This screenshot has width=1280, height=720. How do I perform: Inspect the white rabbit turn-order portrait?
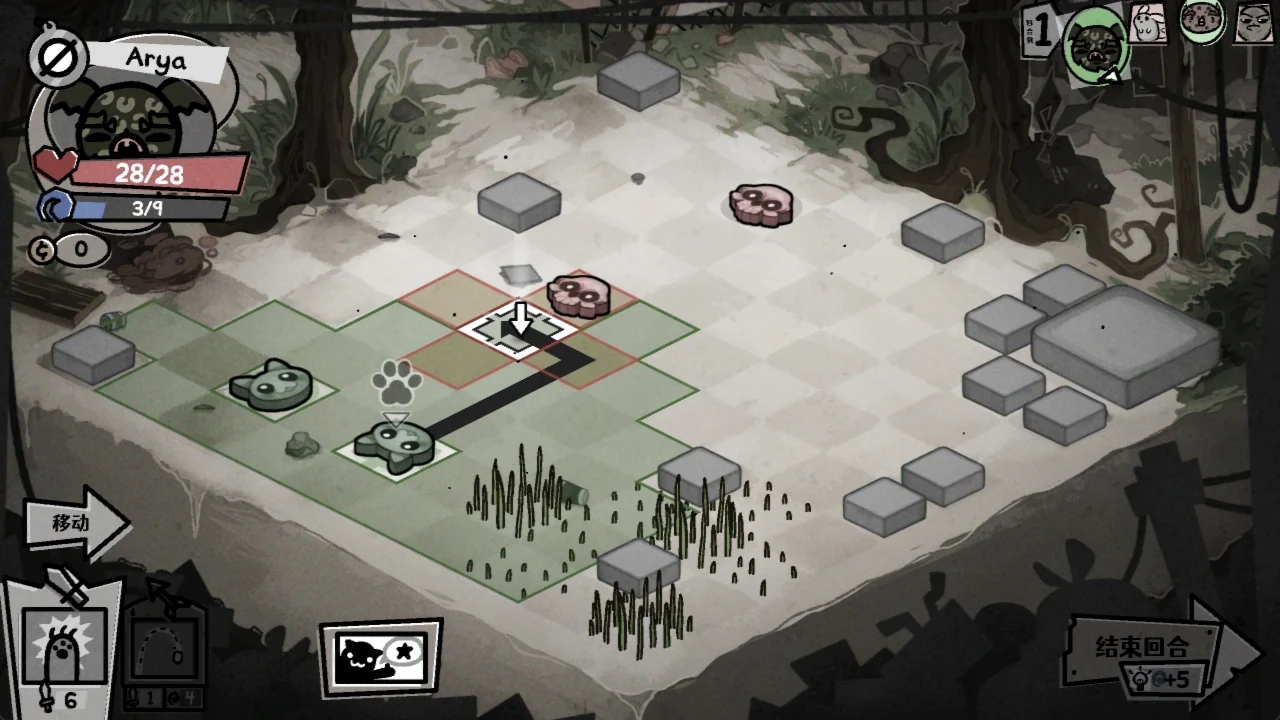[x=1149, y=22]
